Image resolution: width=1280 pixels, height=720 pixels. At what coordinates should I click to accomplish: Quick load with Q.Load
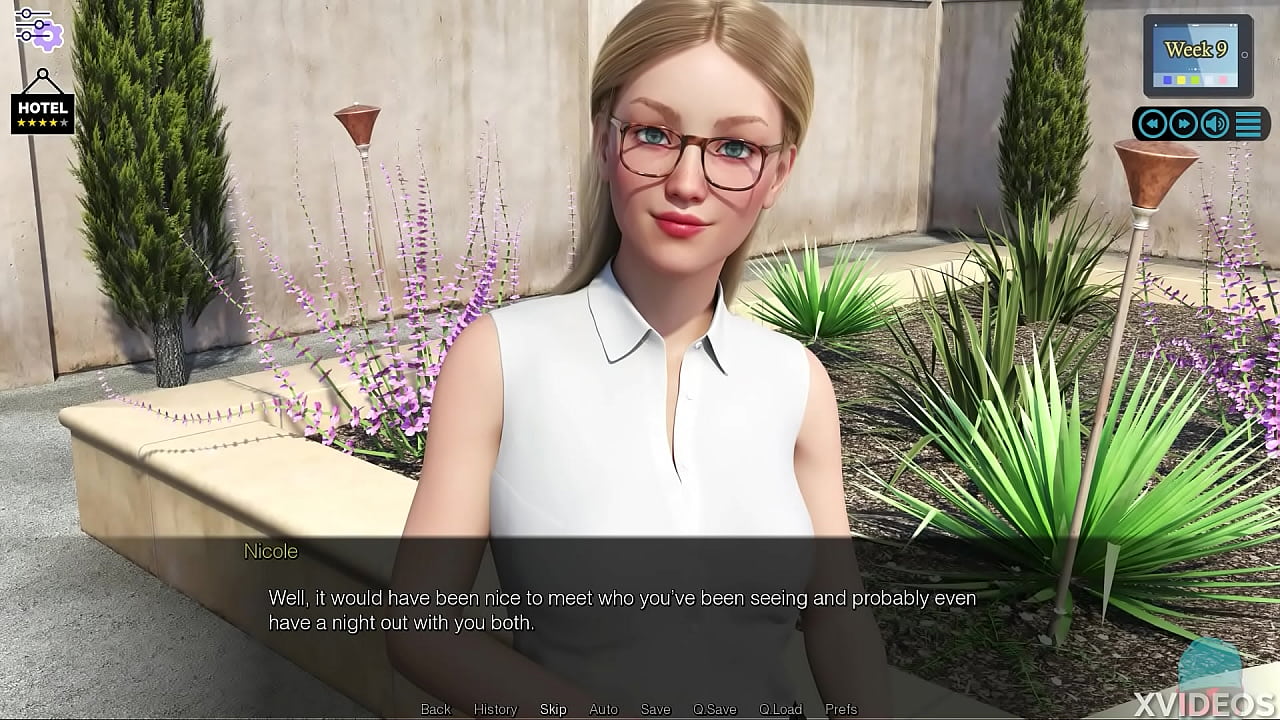click(780, 709)
